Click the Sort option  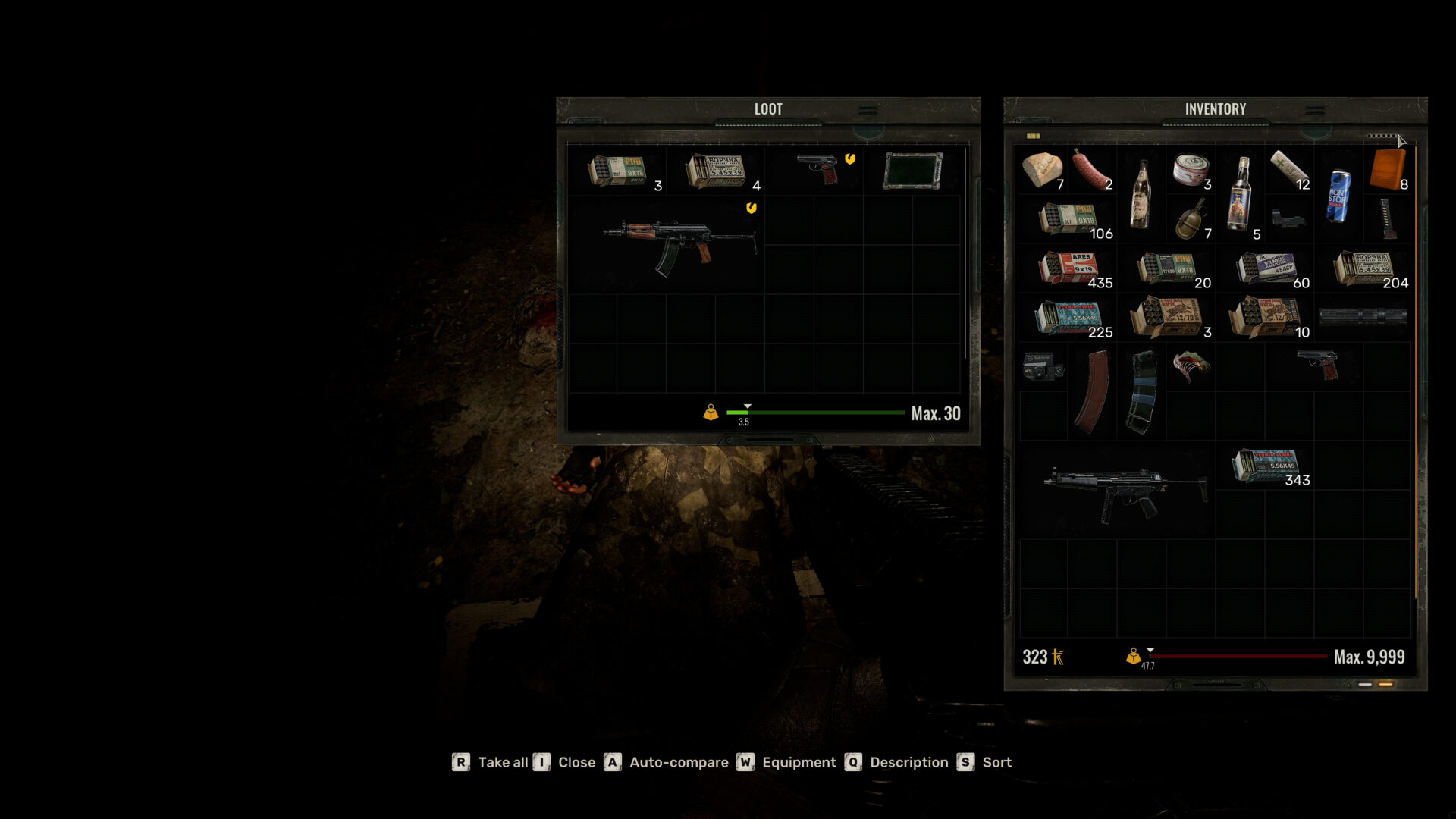tap(996, 762)
